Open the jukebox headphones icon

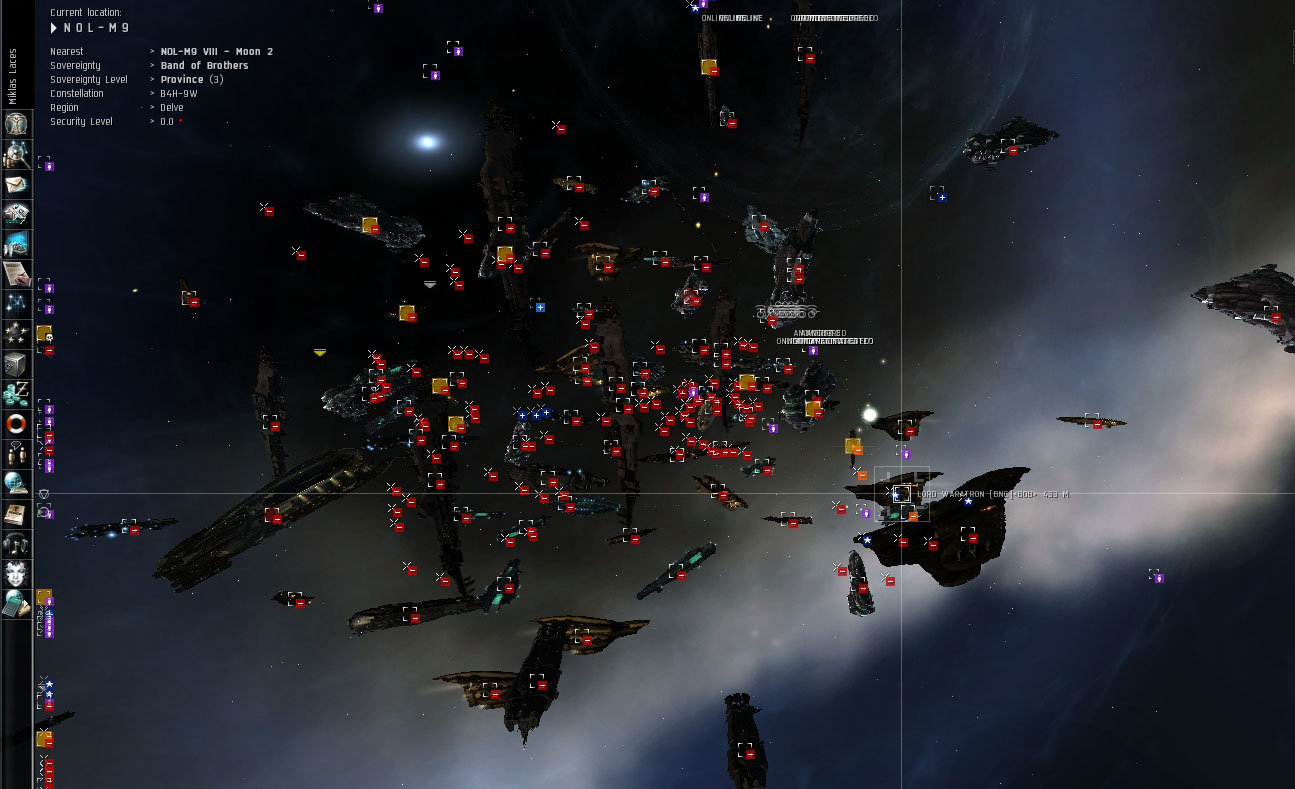[16, 544]
